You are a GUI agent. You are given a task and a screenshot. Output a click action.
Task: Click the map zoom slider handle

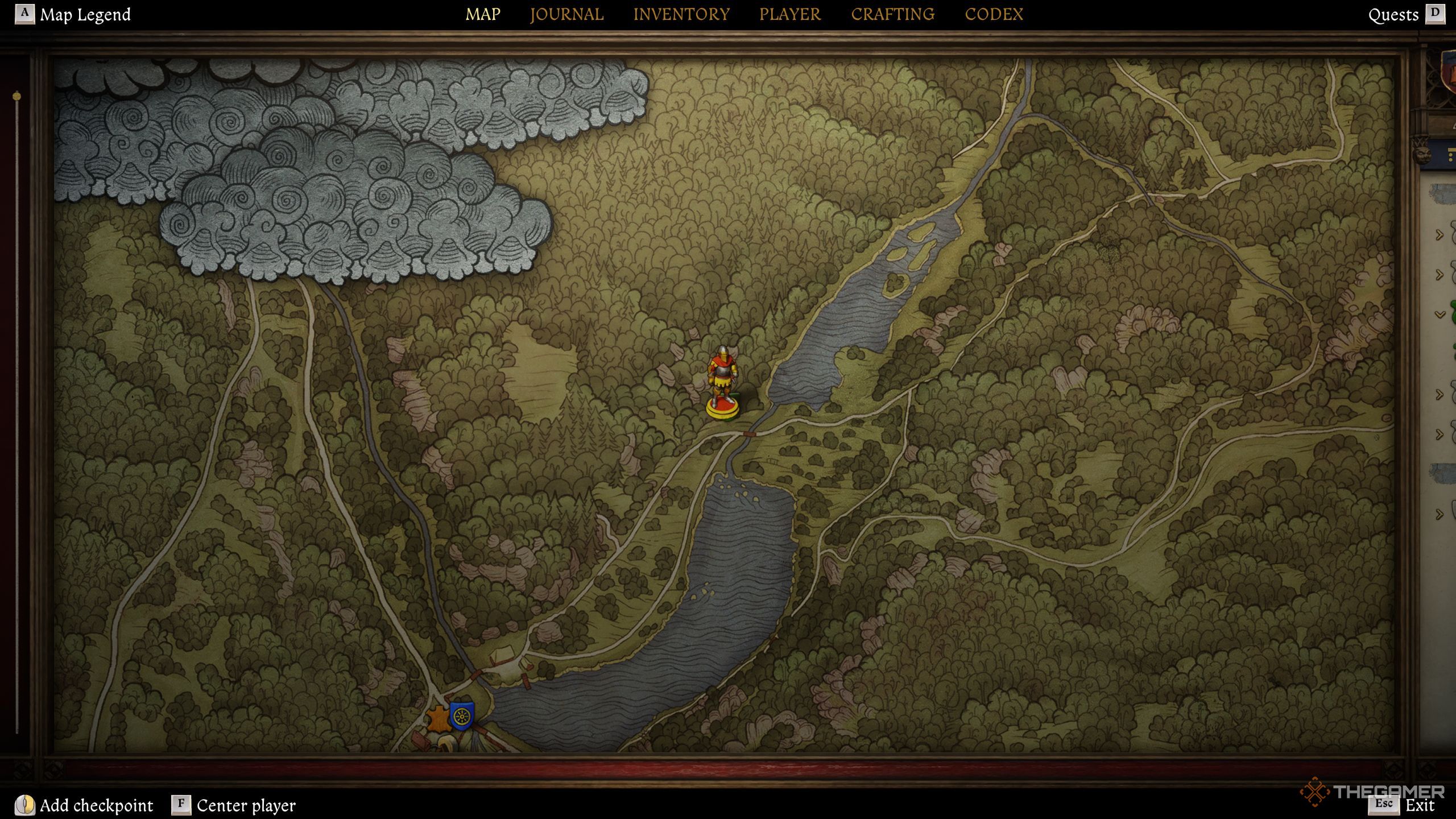click(x=17, y=97)
